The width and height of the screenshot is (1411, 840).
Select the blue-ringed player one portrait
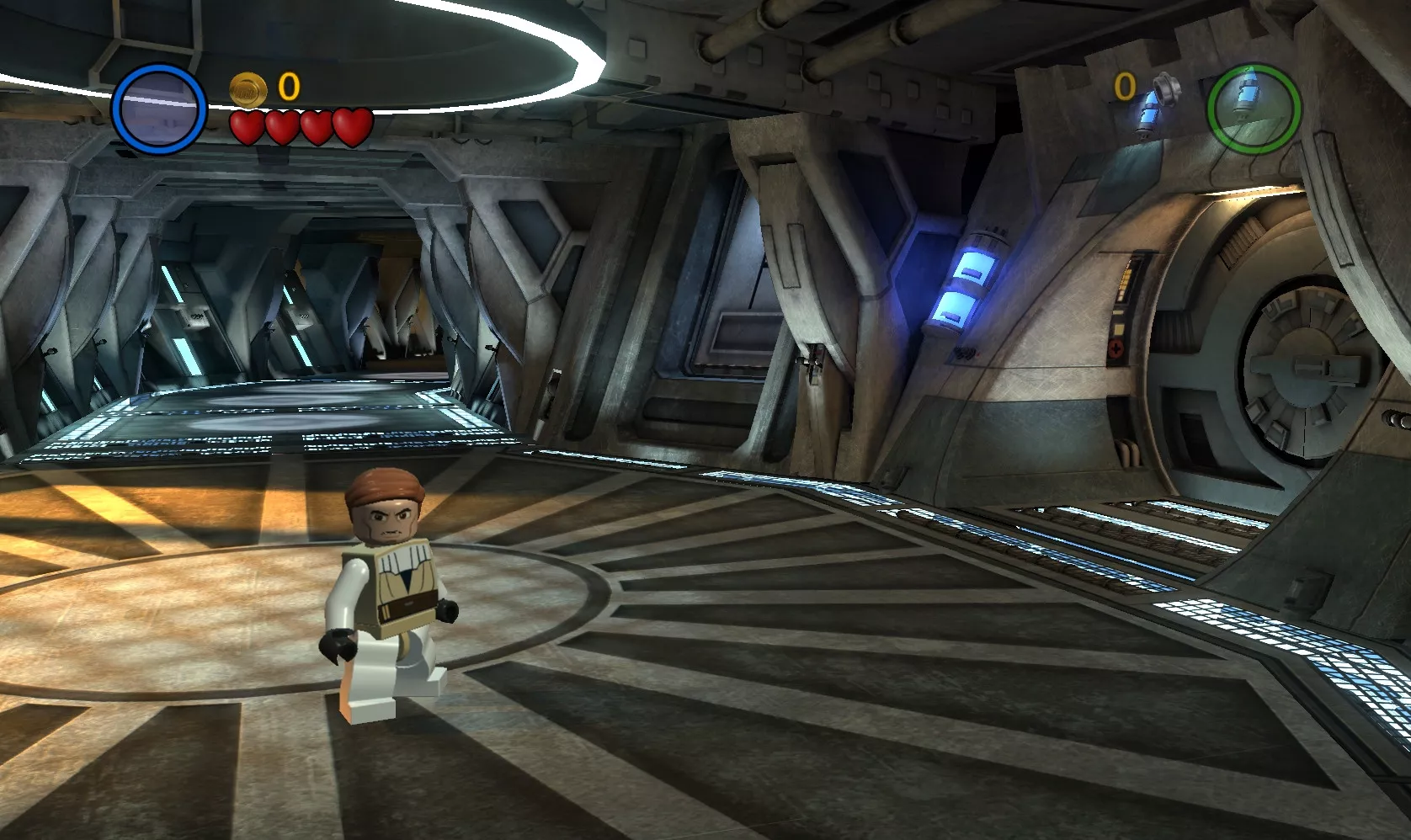[159, 109]
